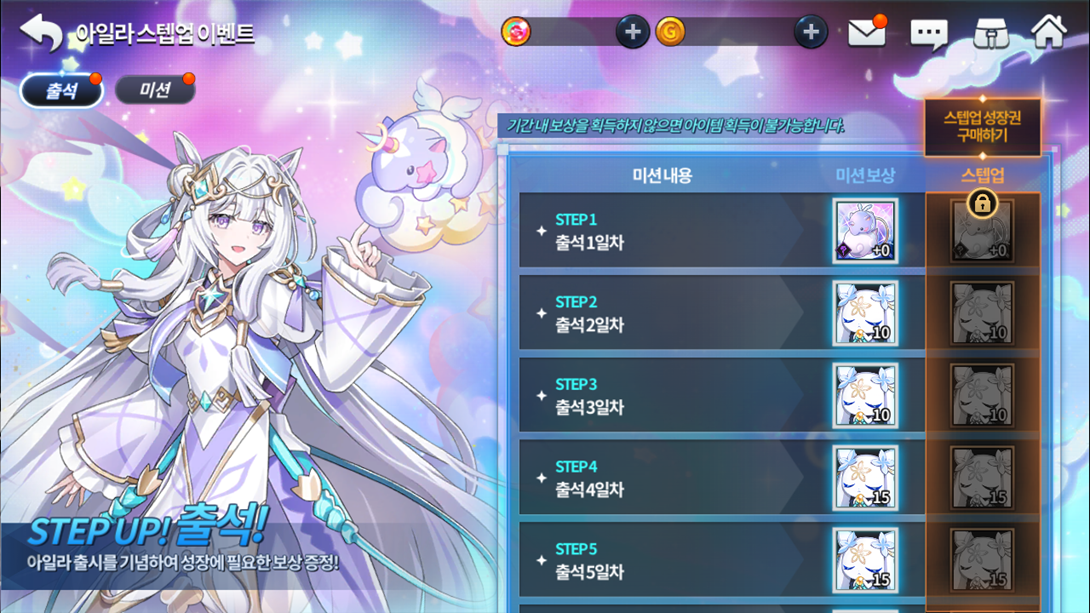The height and width of the screenshot is (613, 1090).
Task: Select the STEP 2 mission reward item
Action: [x=865, y=313]
